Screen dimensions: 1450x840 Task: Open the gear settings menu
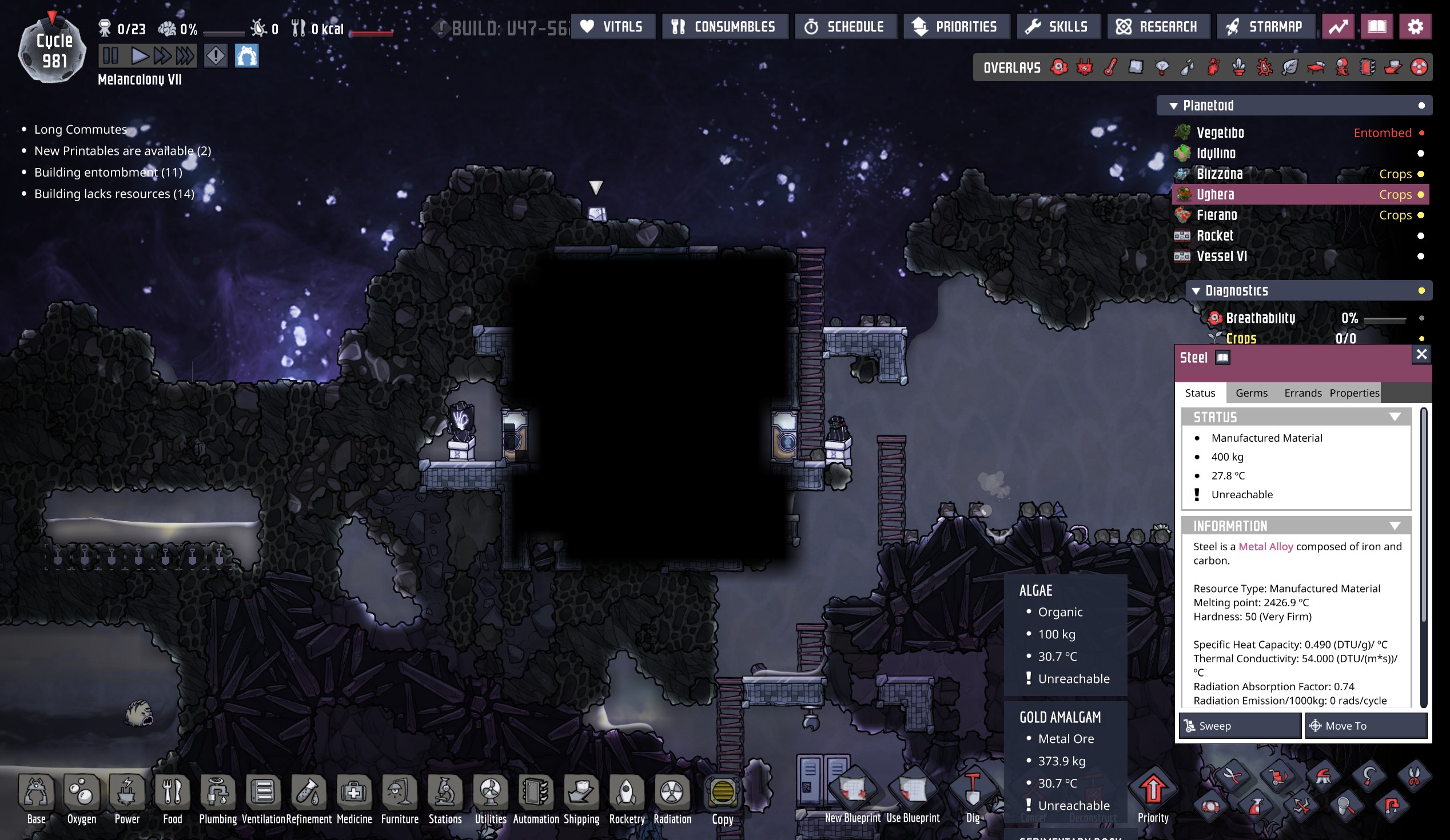tap(1415, 26)
